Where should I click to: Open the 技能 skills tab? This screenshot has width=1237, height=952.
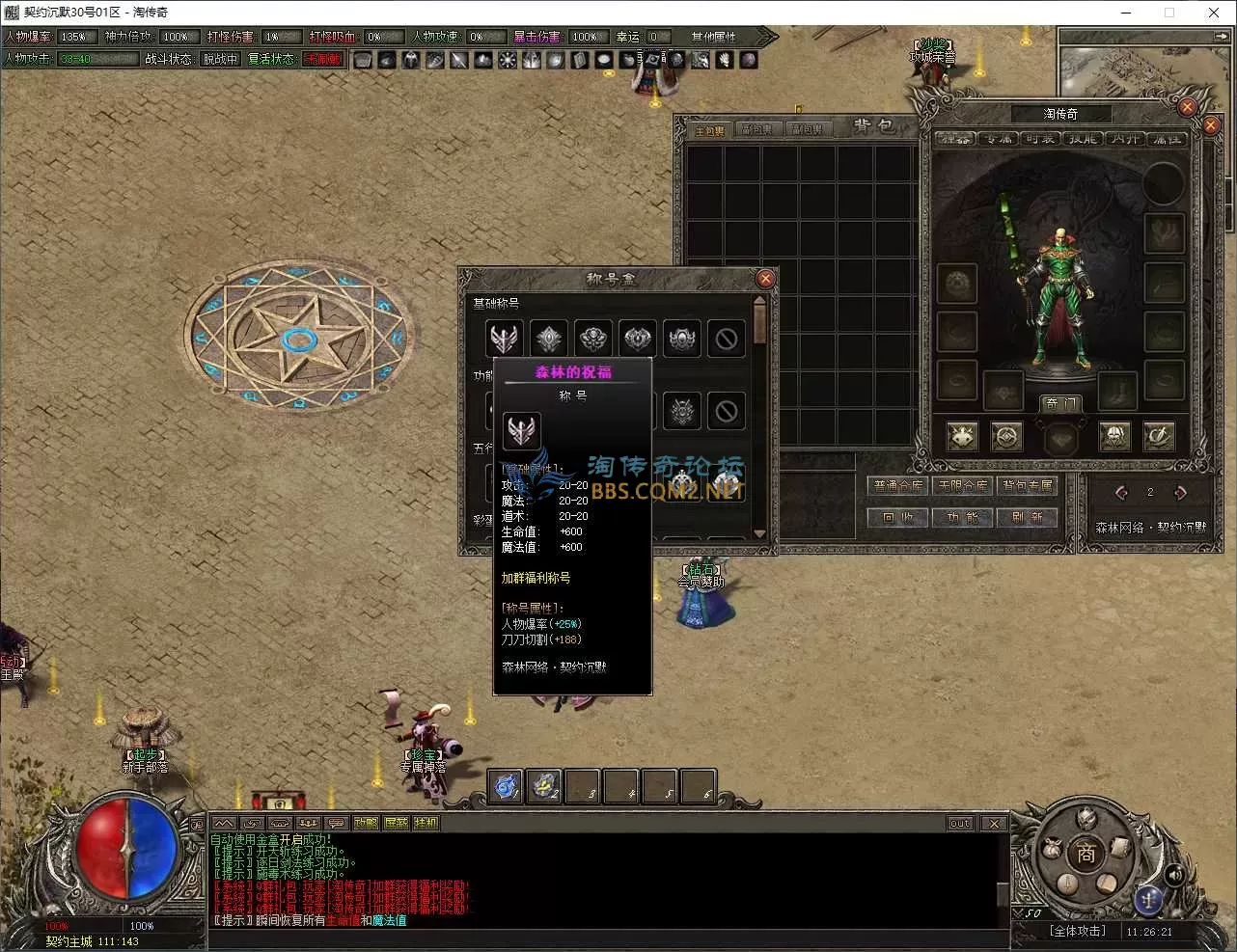pos(1083,139)
